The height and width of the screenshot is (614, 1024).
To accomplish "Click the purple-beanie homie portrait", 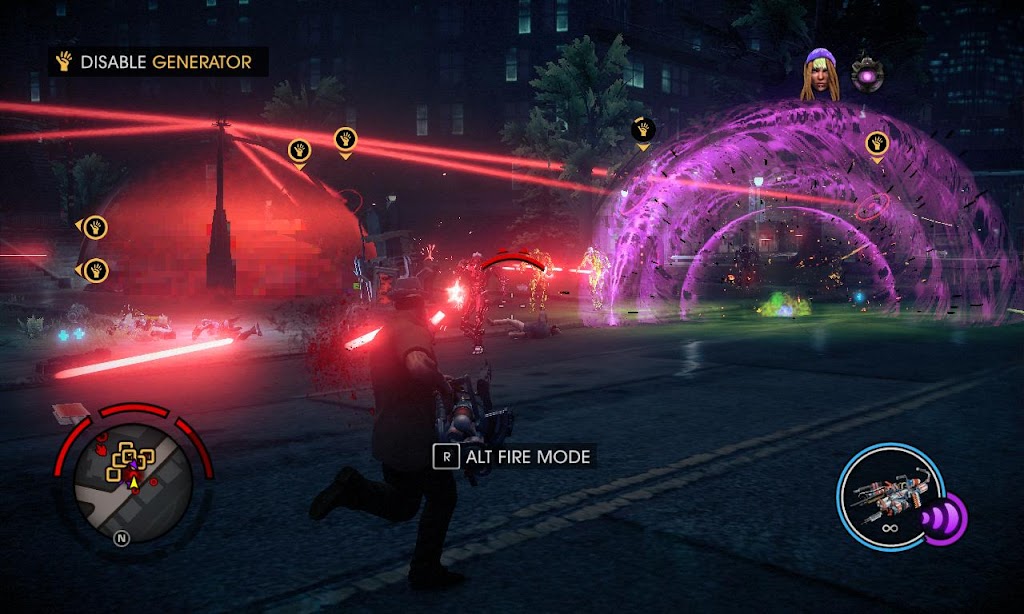I will [x=819, y=76].
